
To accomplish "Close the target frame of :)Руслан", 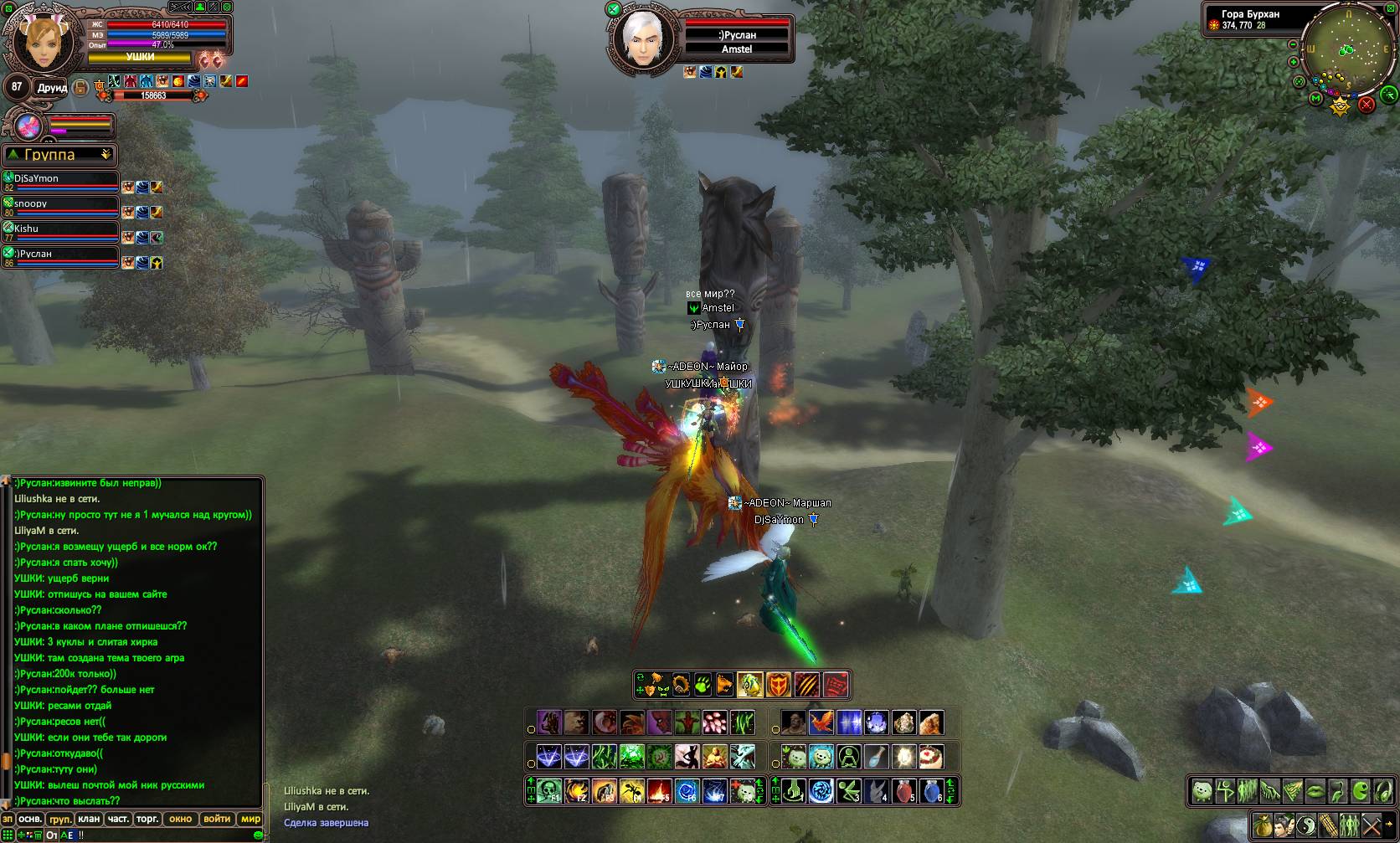I will pos(614,9).
